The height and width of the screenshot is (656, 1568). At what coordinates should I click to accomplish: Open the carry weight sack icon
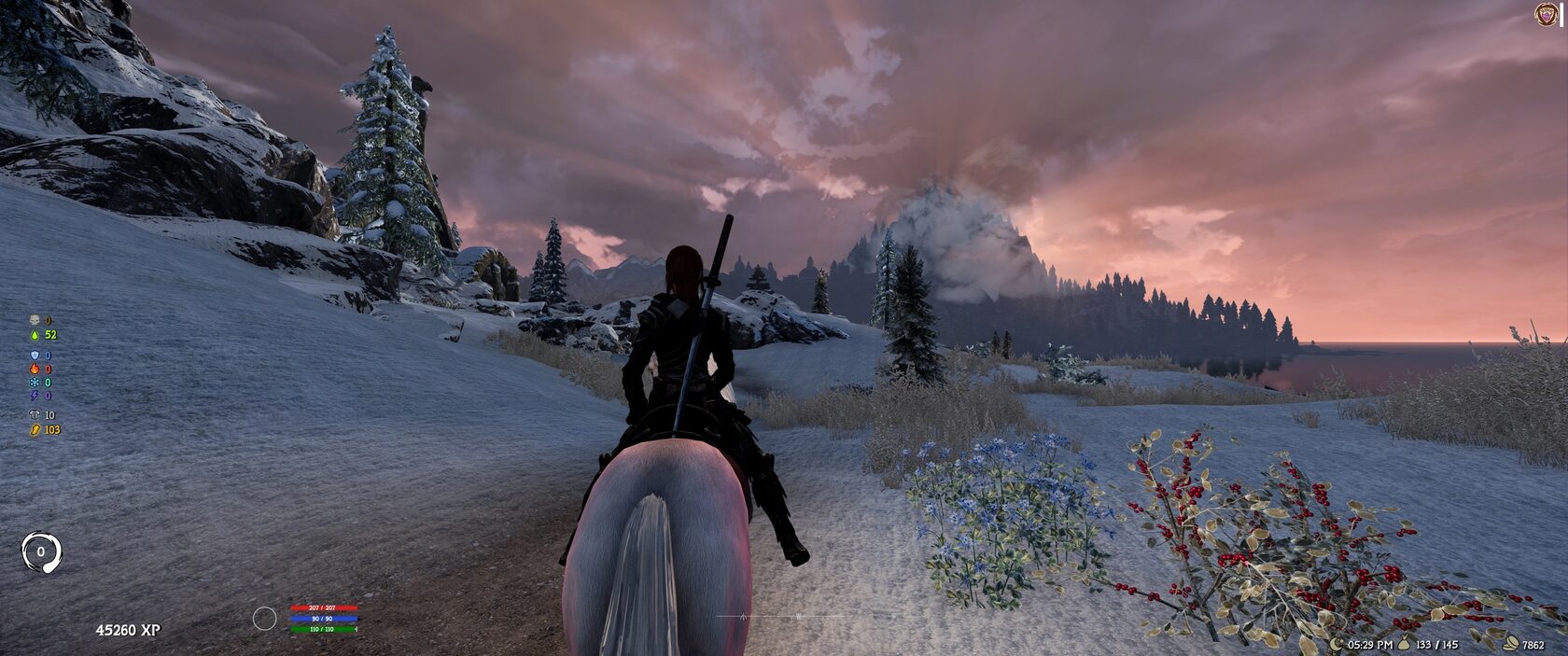(x=1406, y=645)
